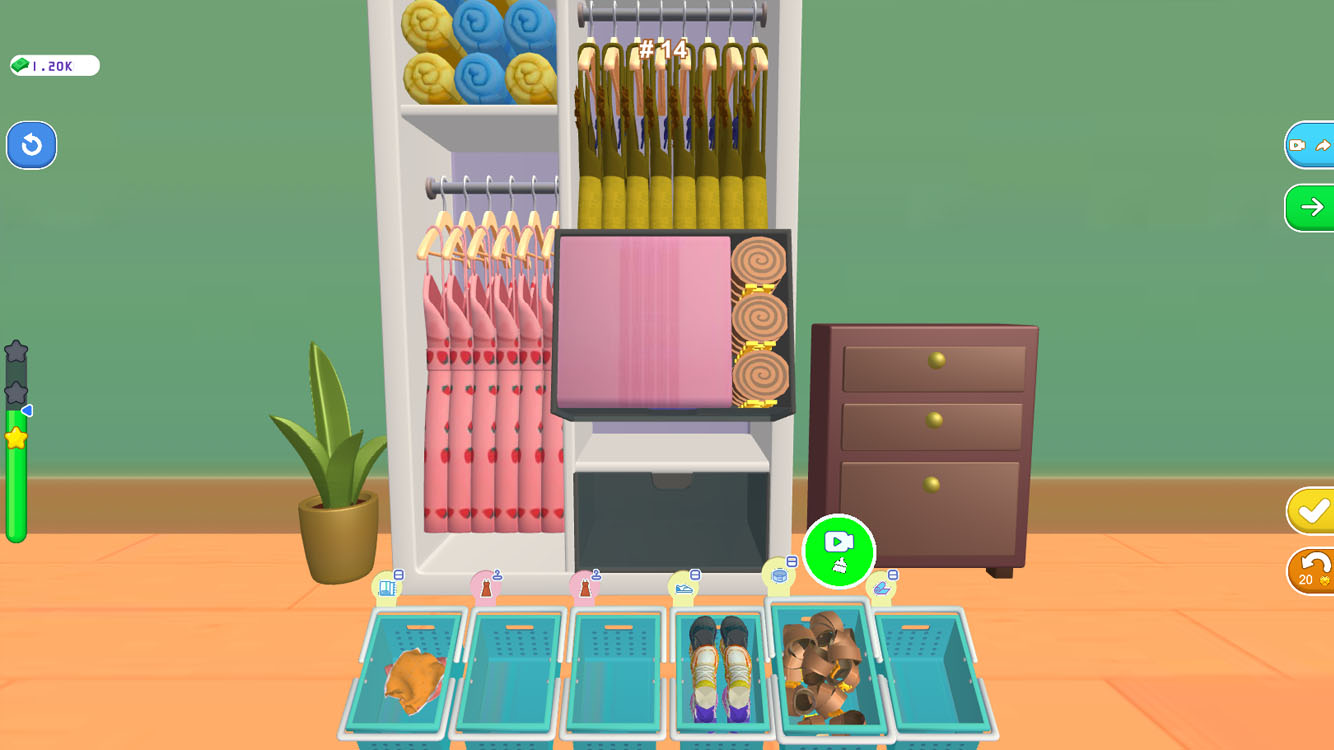Click the video share icon in the top right
The image size is (1334, 750).
1312,144
